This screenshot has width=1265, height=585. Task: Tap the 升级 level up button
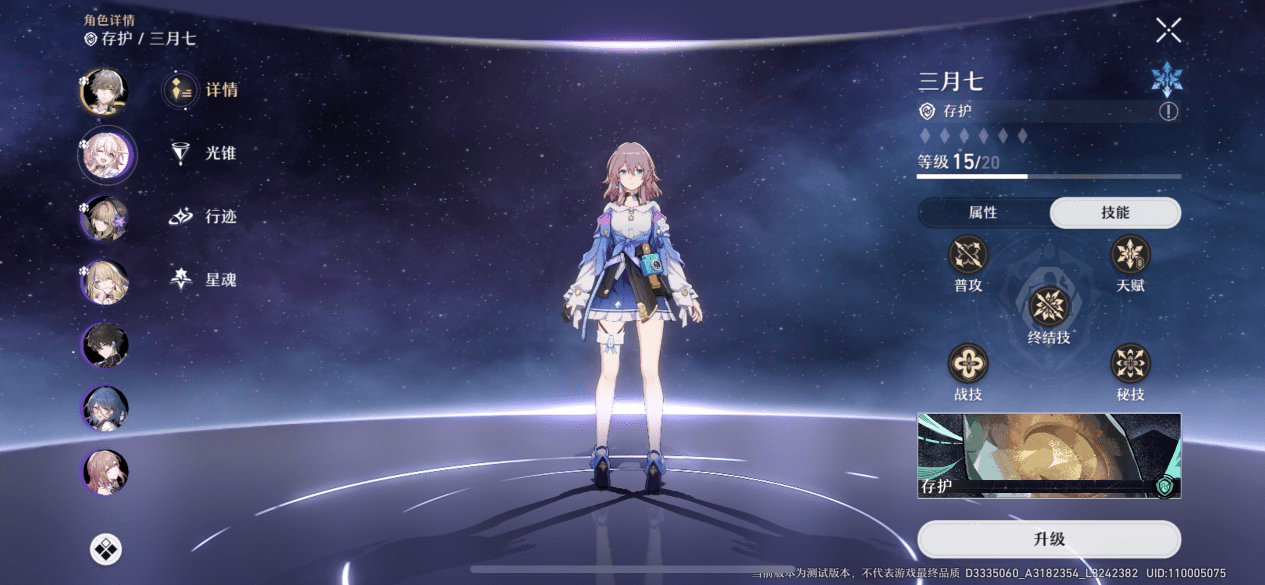click(x=1049, y=539)
